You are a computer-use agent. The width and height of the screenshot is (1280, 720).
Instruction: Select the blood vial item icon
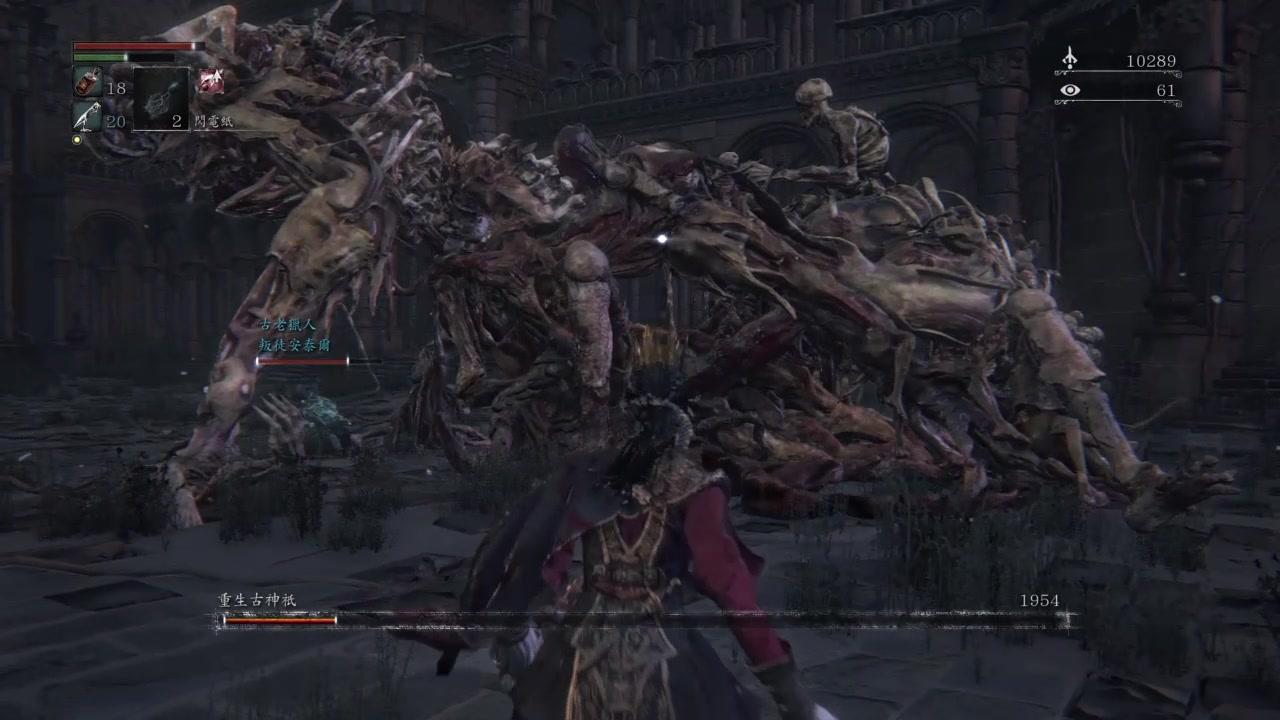coord(87,83)
